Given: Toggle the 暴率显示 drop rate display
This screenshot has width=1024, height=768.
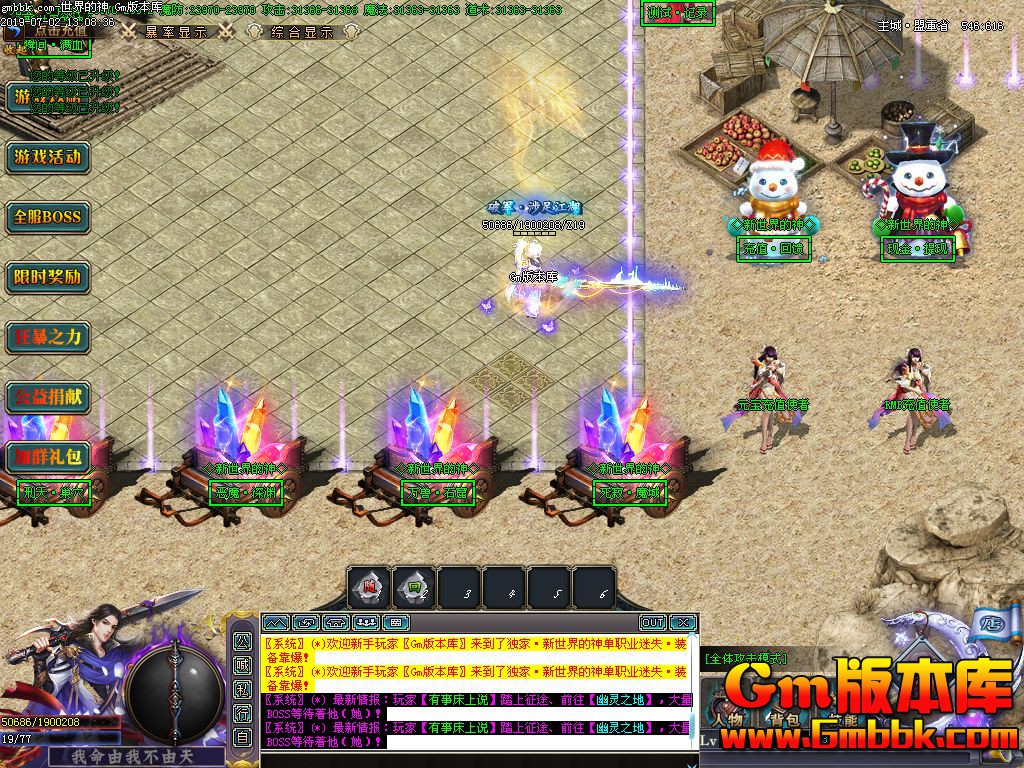Looking at the screenshot, I should [x=175, y=32].
